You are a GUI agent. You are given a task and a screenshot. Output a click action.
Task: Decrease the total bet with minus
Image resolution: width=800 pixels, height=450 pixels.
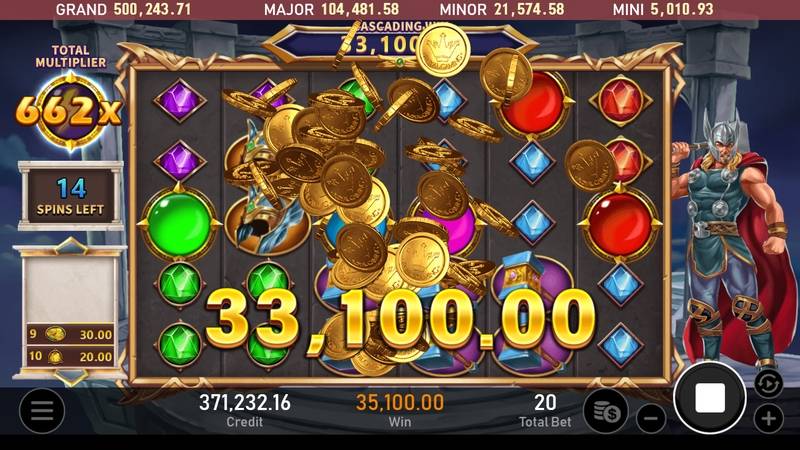pyautogui.click(x=651, y=418)
